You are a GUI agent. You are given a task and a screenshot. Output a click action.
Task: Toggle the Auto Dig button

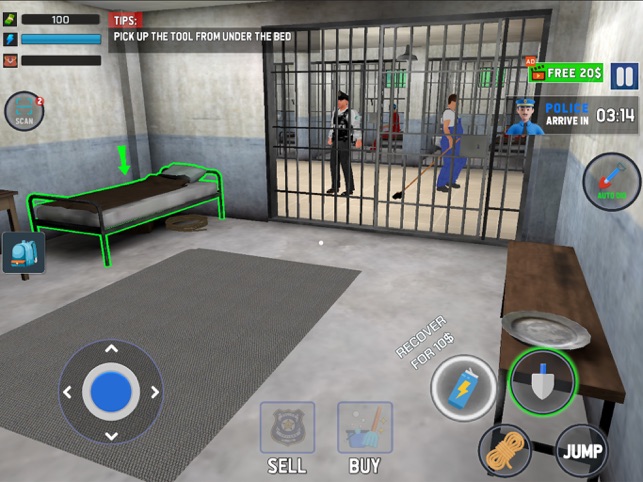pos(611,181)
